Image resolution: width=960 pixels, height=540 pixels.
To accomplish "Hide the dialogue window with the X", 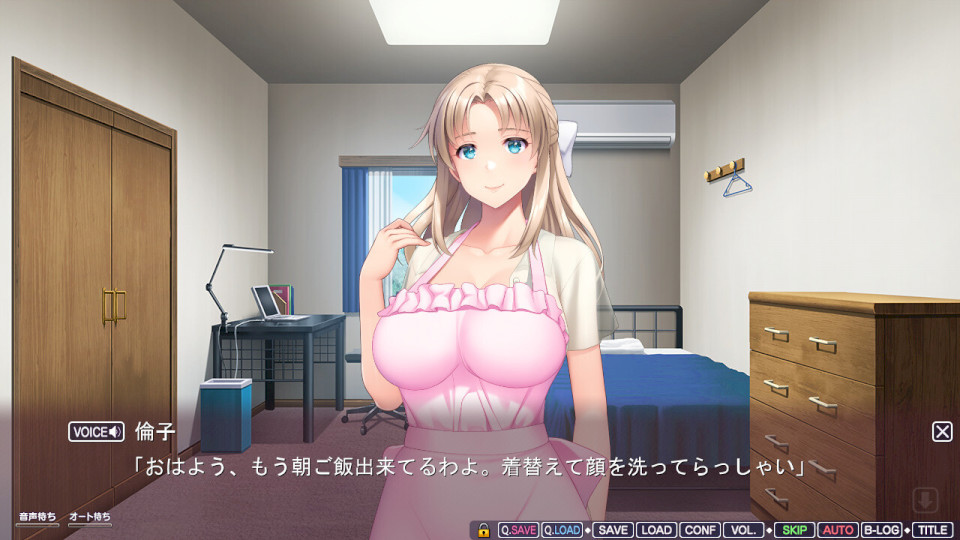I will (942, 431).
